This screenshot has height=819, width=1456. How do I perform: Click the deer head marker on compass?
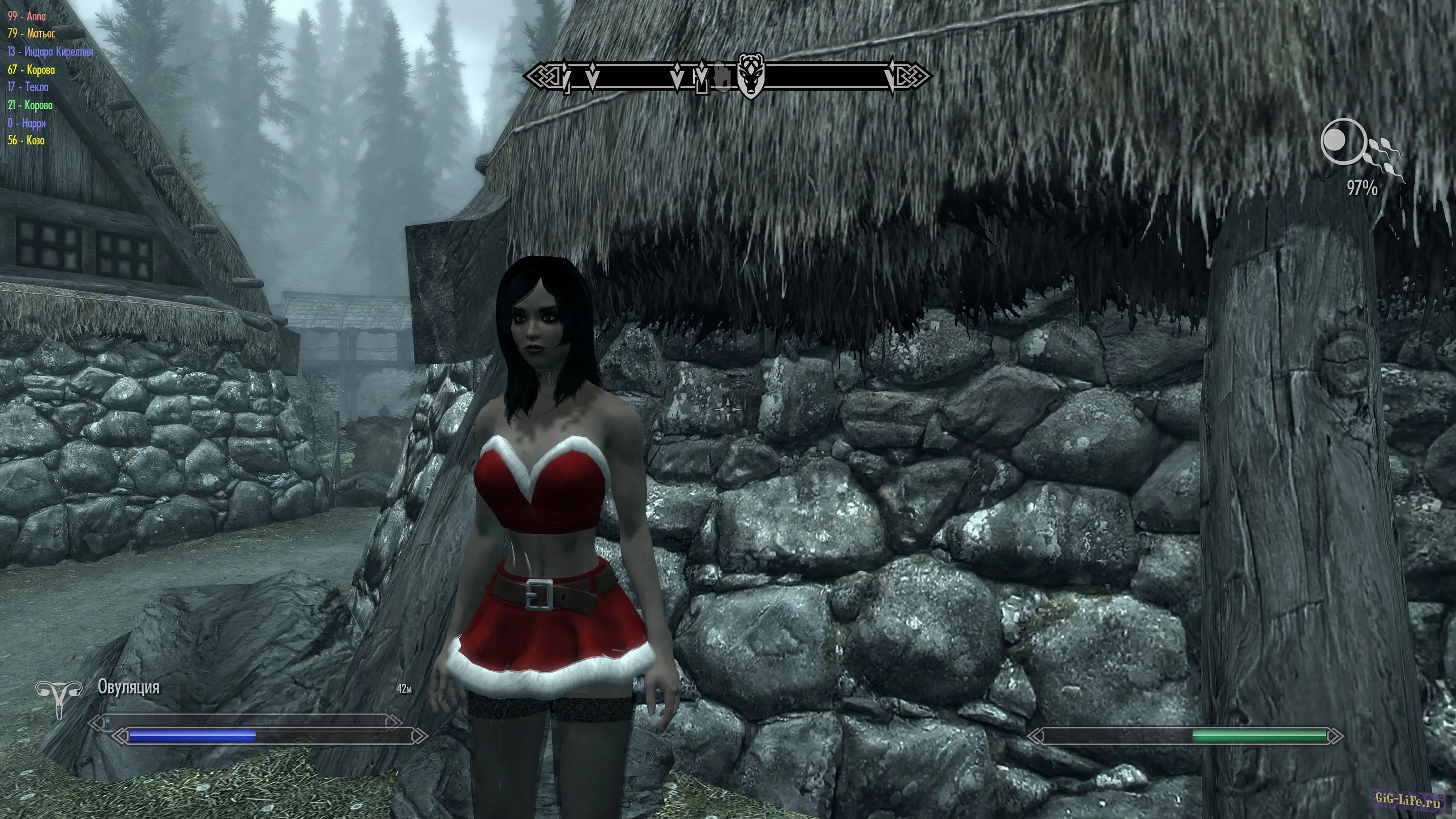click(750, 76)
